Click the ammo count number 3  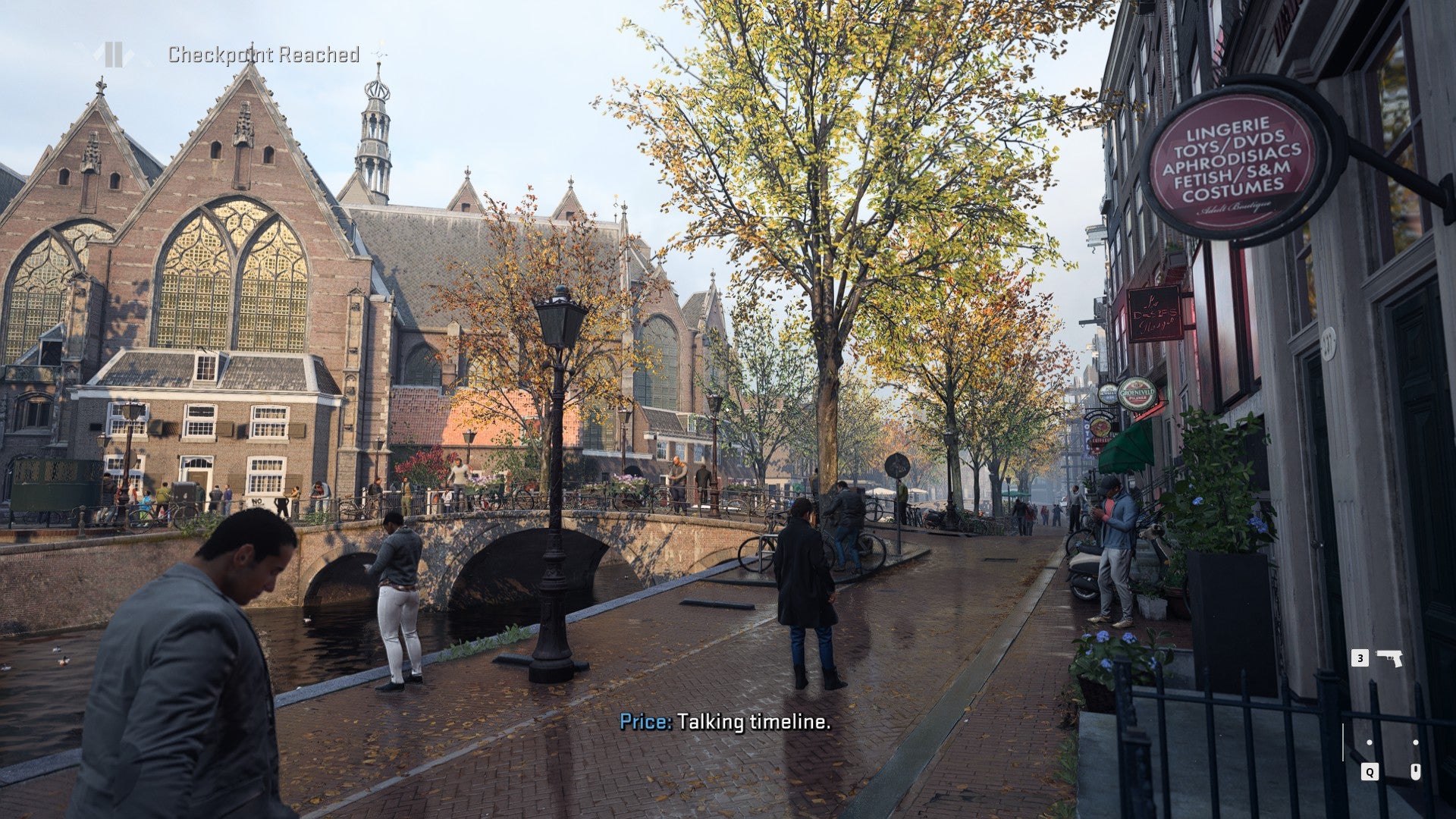tap(1360, 658)
